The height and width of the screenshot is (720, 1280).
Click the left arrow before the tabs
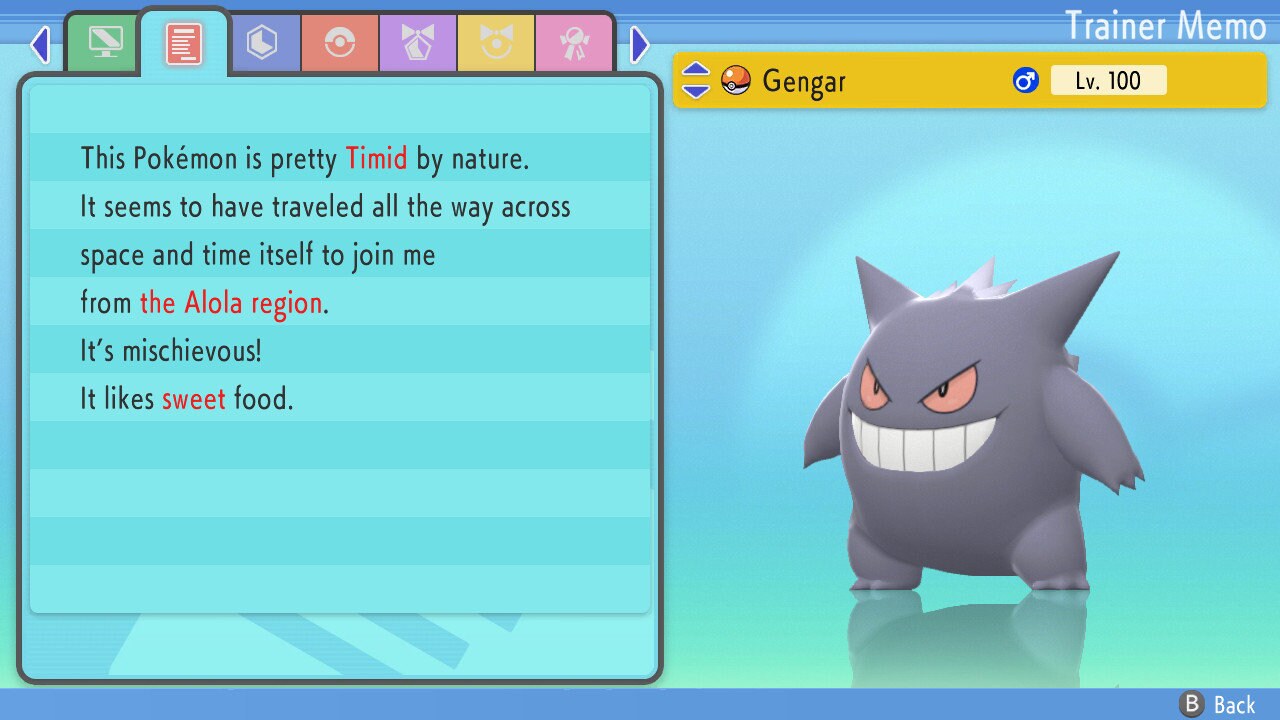[40, 44]
